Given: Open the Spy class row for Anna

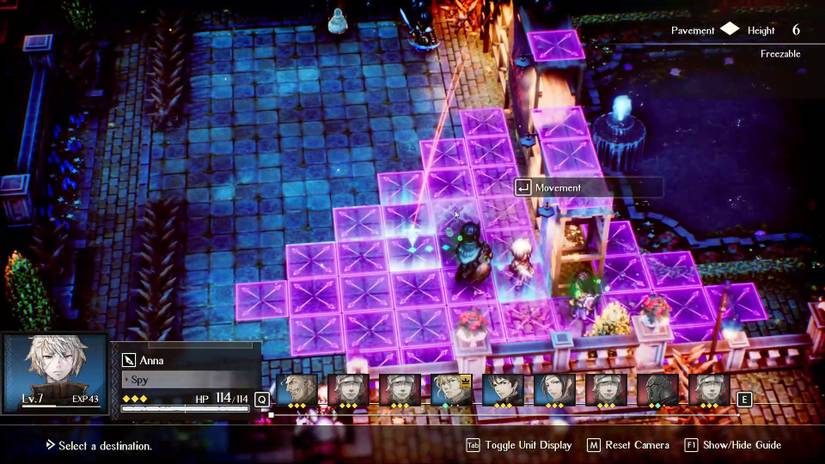Looking at the screenshot, I should (x=185, y=380).
